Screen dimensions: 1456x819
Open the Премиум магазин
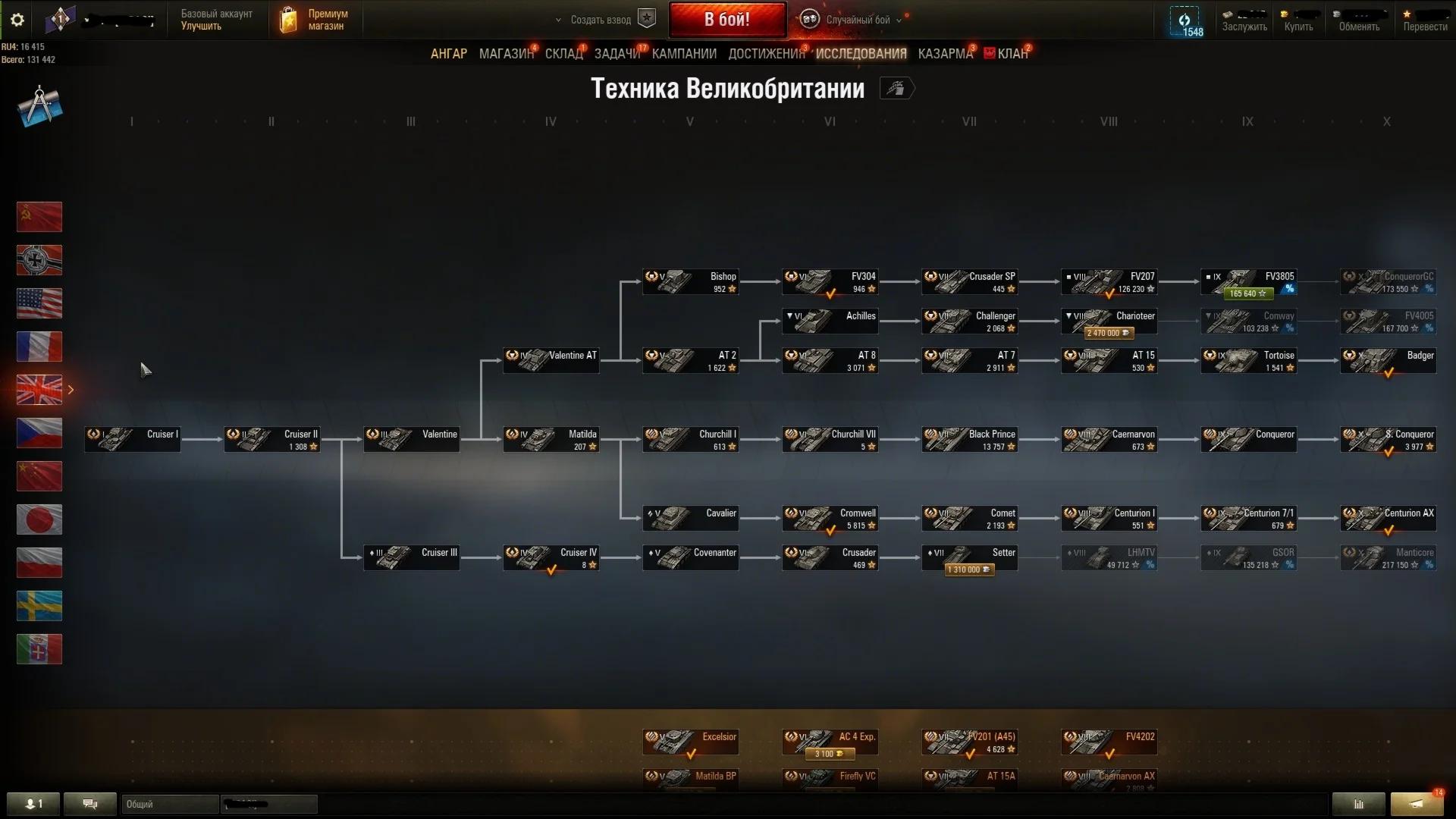315,20
